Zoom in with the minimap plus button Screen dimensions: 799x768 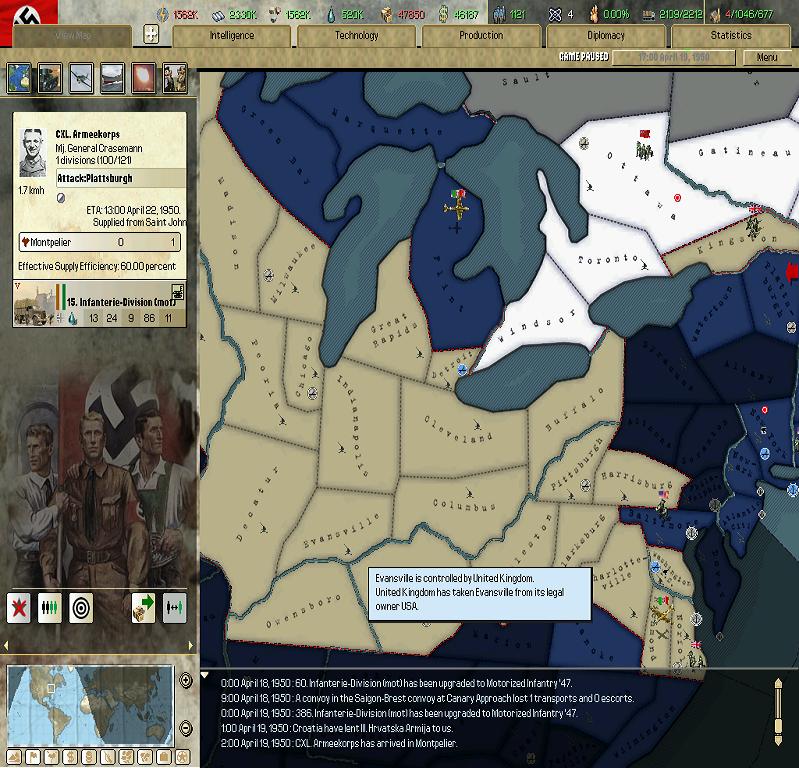click(186, 681)
